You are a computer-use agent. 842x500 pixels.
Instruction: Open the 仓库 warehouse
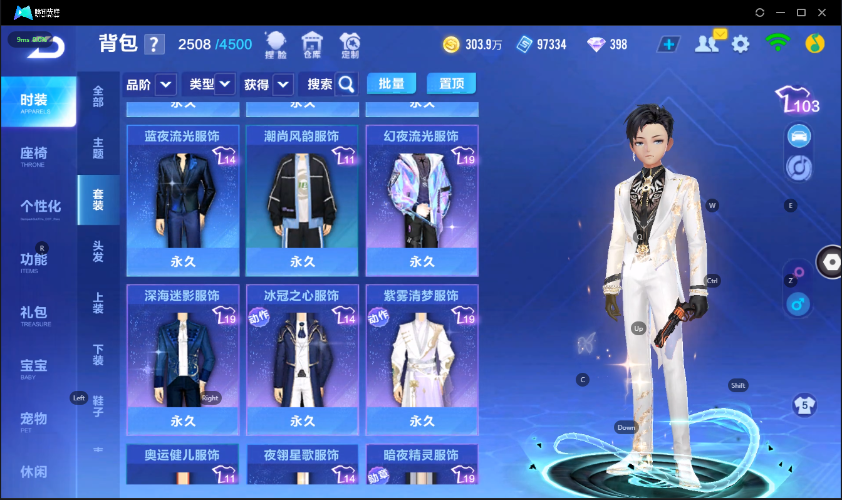point(313,44)
